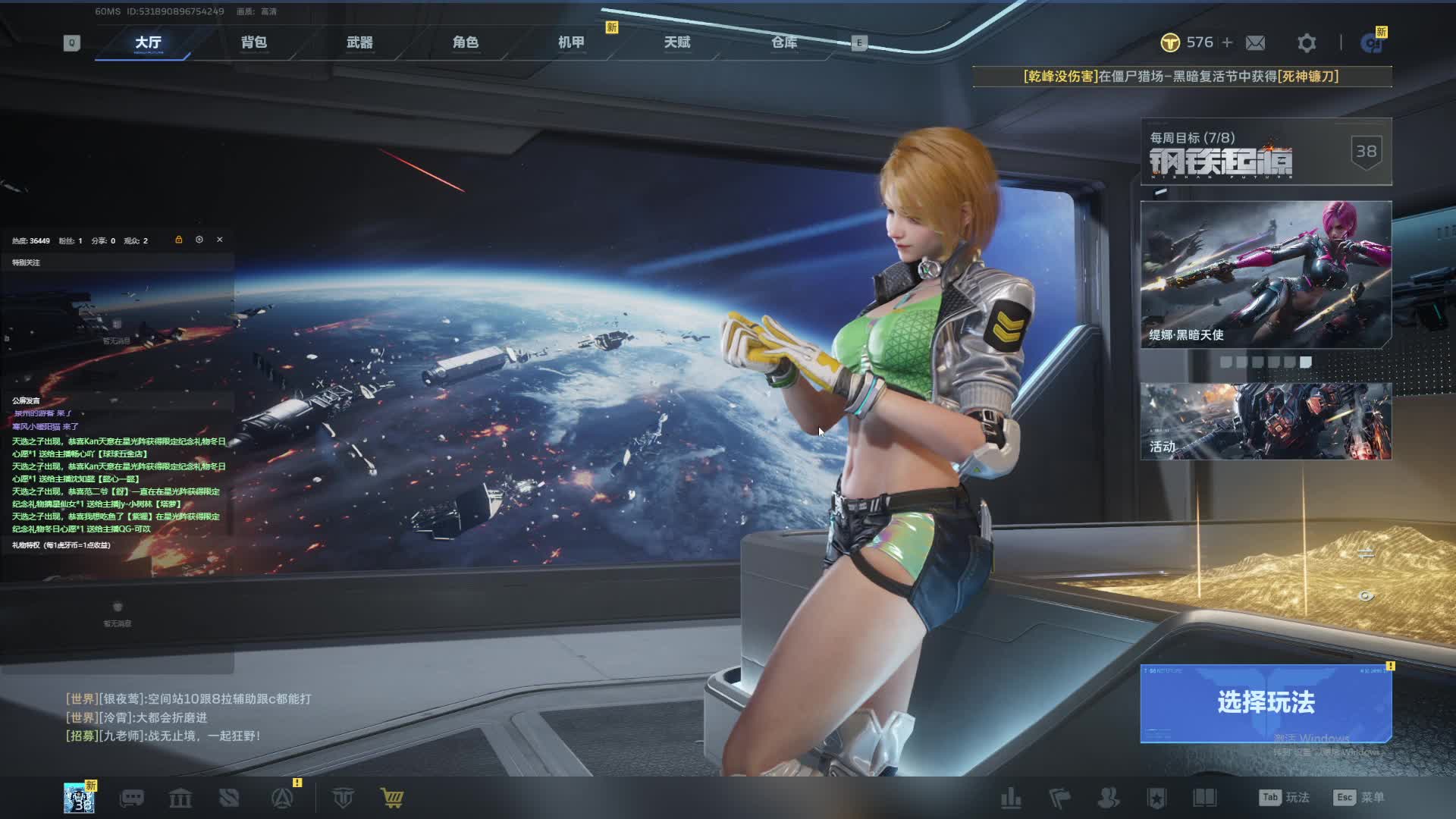
Task: Open the shopping cart store icon
Action: pyautogui.click(x=392, y=798)
